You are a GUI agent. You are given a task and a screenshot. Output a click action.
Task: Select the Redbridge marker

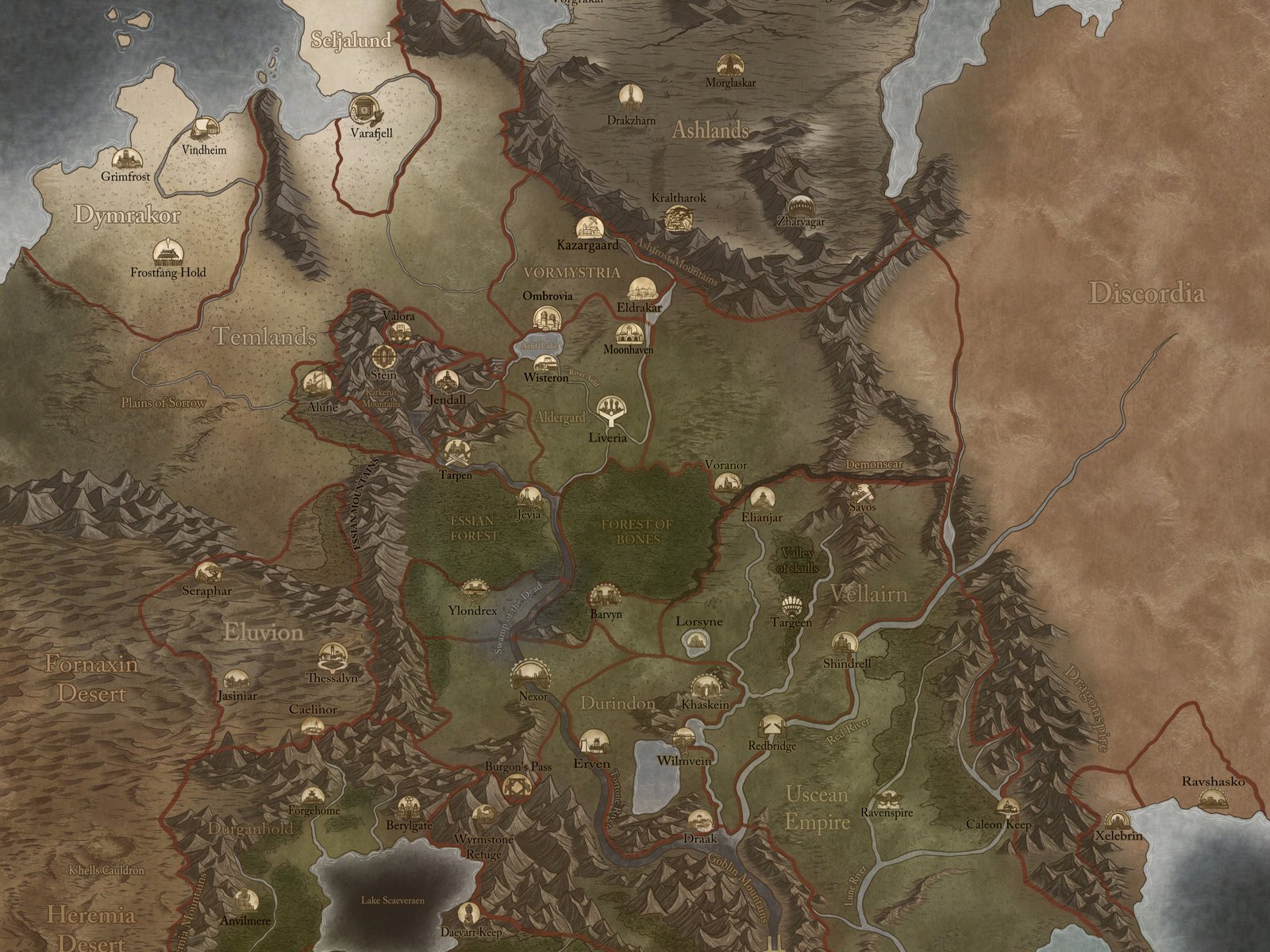772,725
